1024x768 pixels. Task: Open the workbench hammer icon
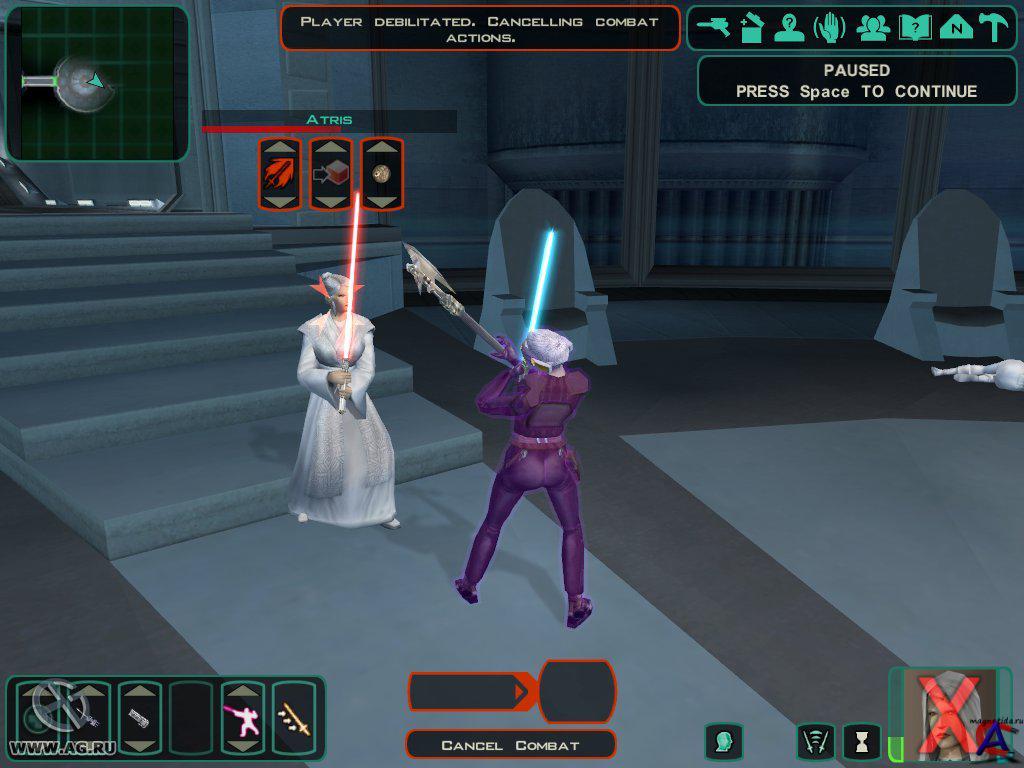point(994,28)
